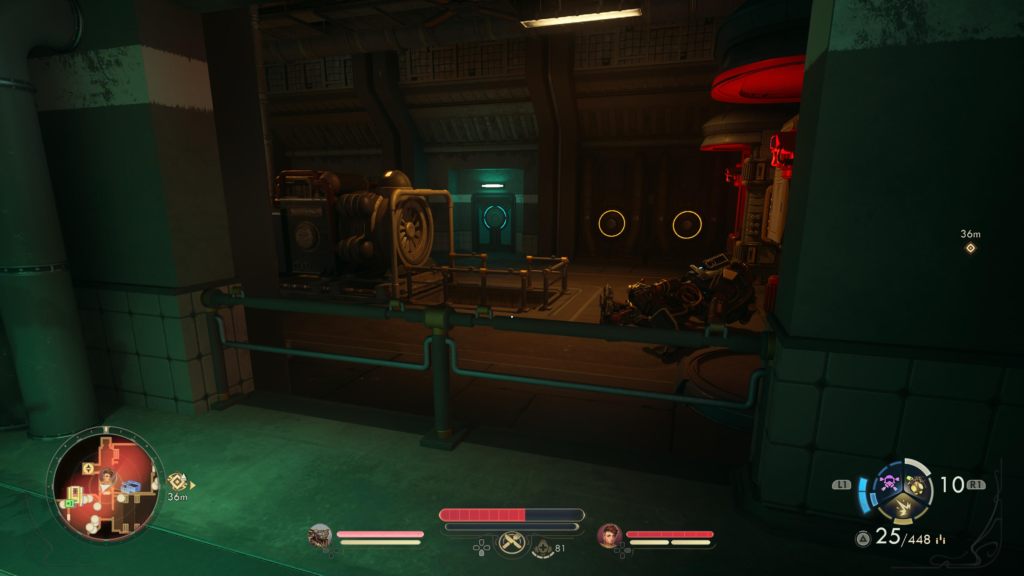This screenshot has height=576, width=1024.
Task: Activate the pink skull ability in the wheel
Action: click(889, 484)
